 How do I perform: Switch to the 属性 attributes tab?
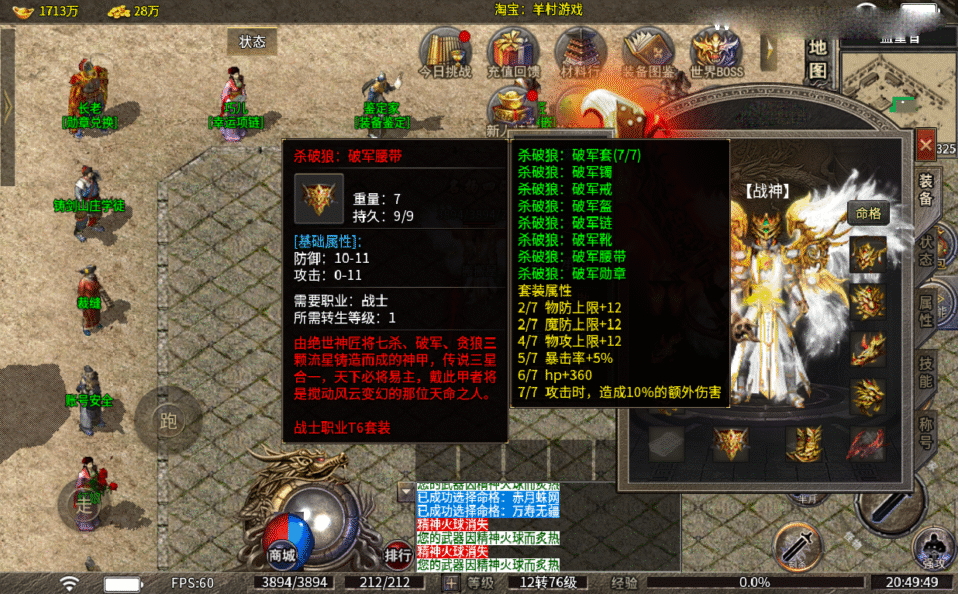click(927, 311)
